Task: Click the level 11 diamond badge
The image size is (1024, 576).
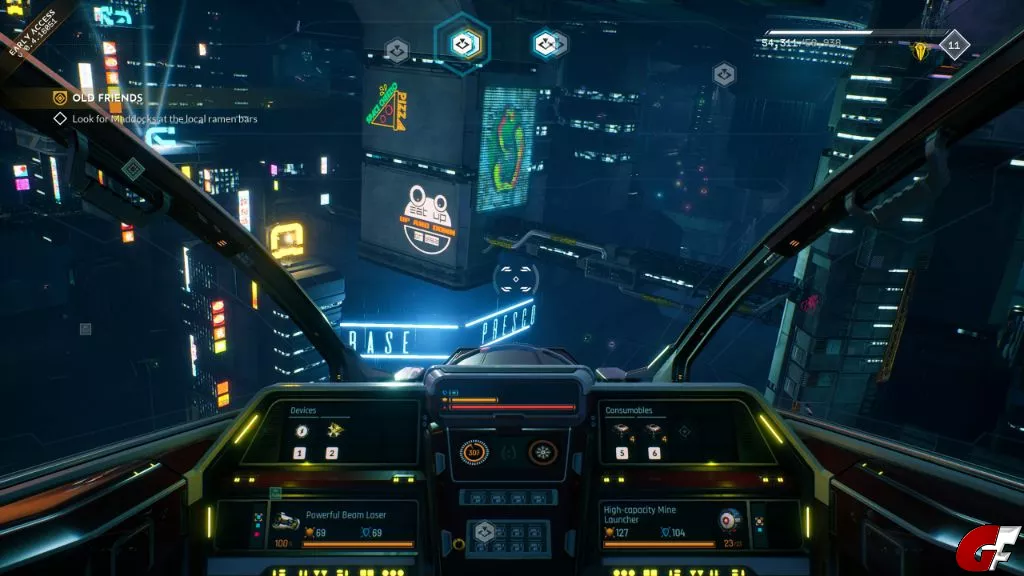Action: click(954, 46)
